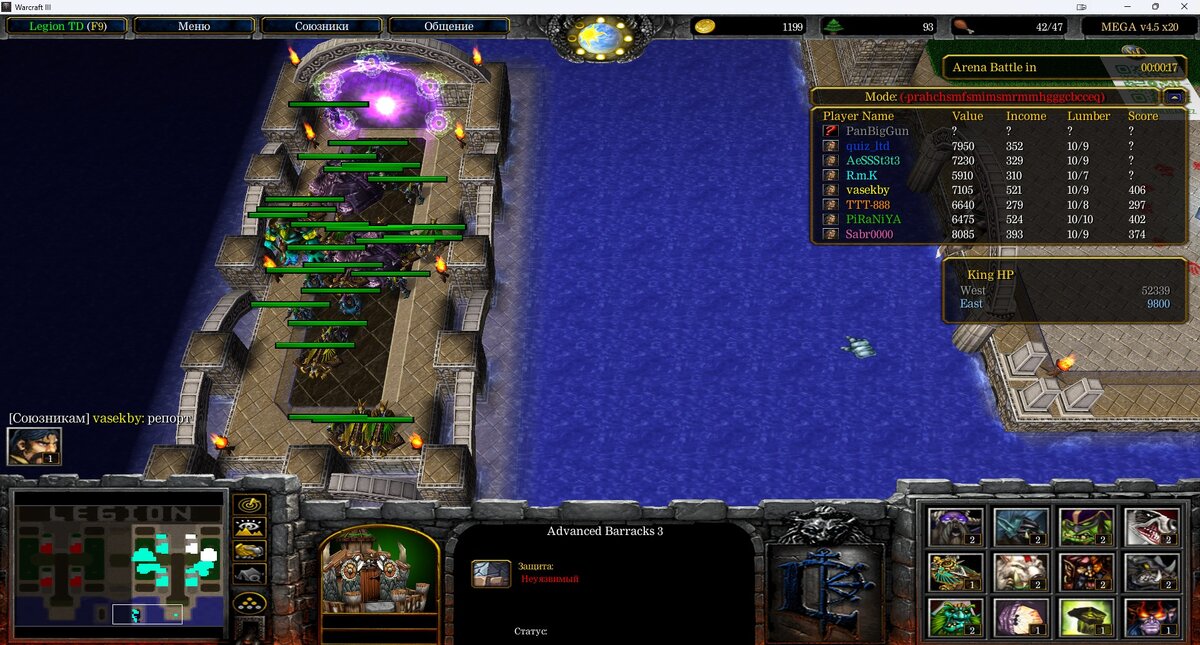Select the green glowing box icon

[1085, 617]
